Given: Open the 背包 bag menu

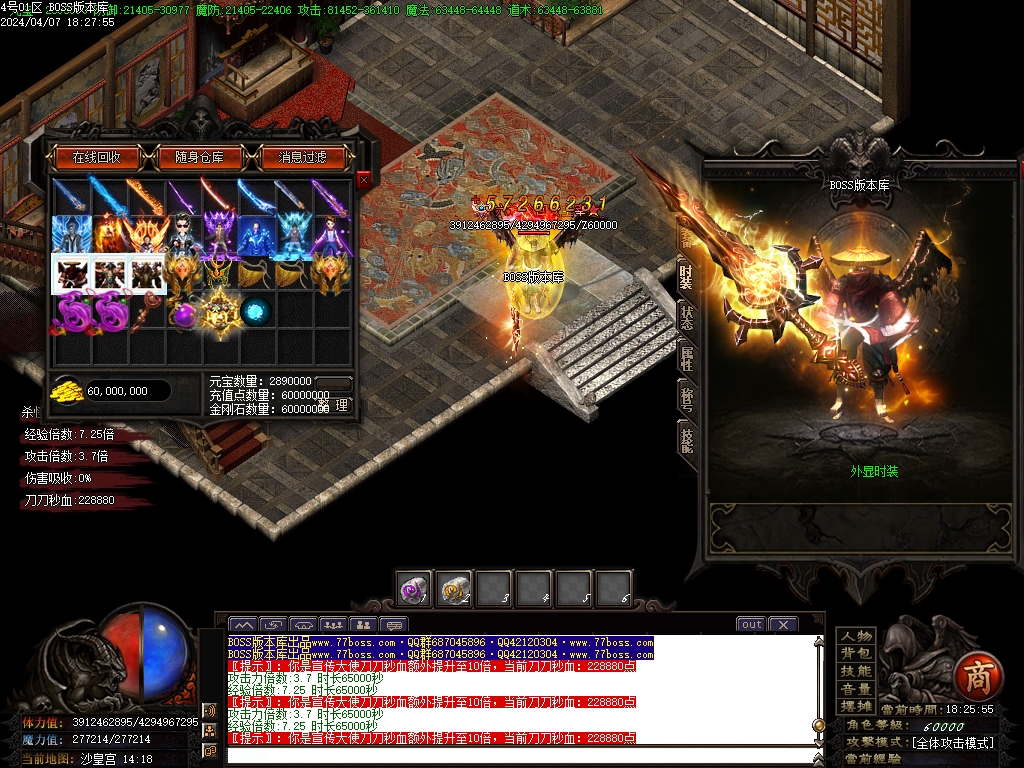Looking at the screenshot, I should point(856,653).
